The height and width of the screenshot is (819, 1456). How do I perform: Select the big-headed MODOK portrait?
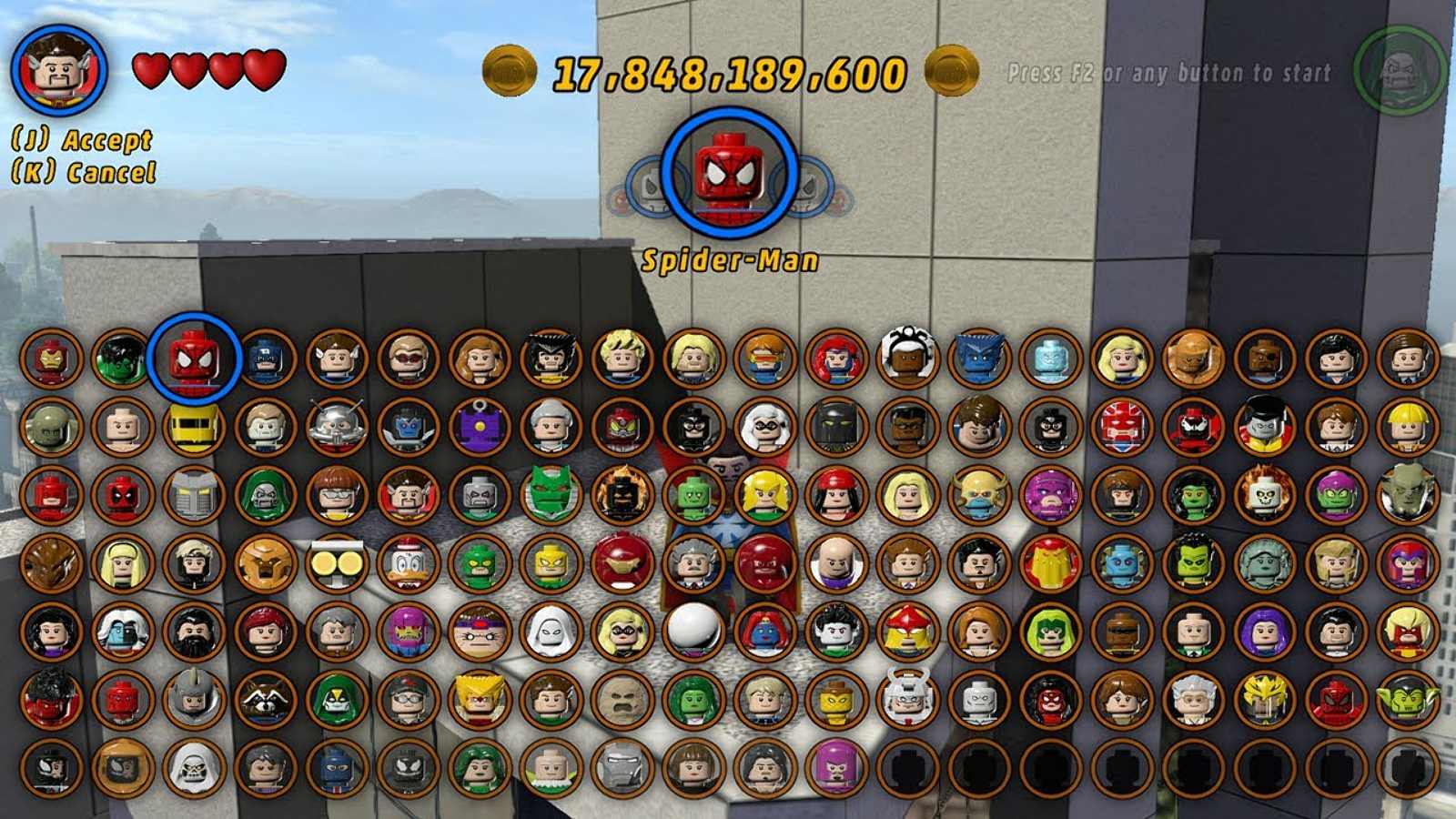point(480,631)
